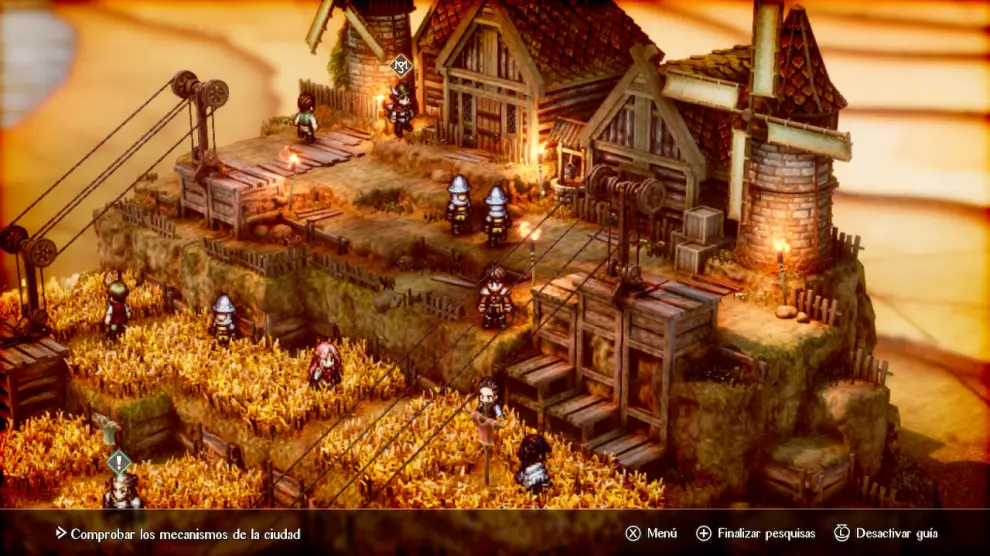Click the green exclamation guide marker
The image size is (990, 556).
point(119,462)
